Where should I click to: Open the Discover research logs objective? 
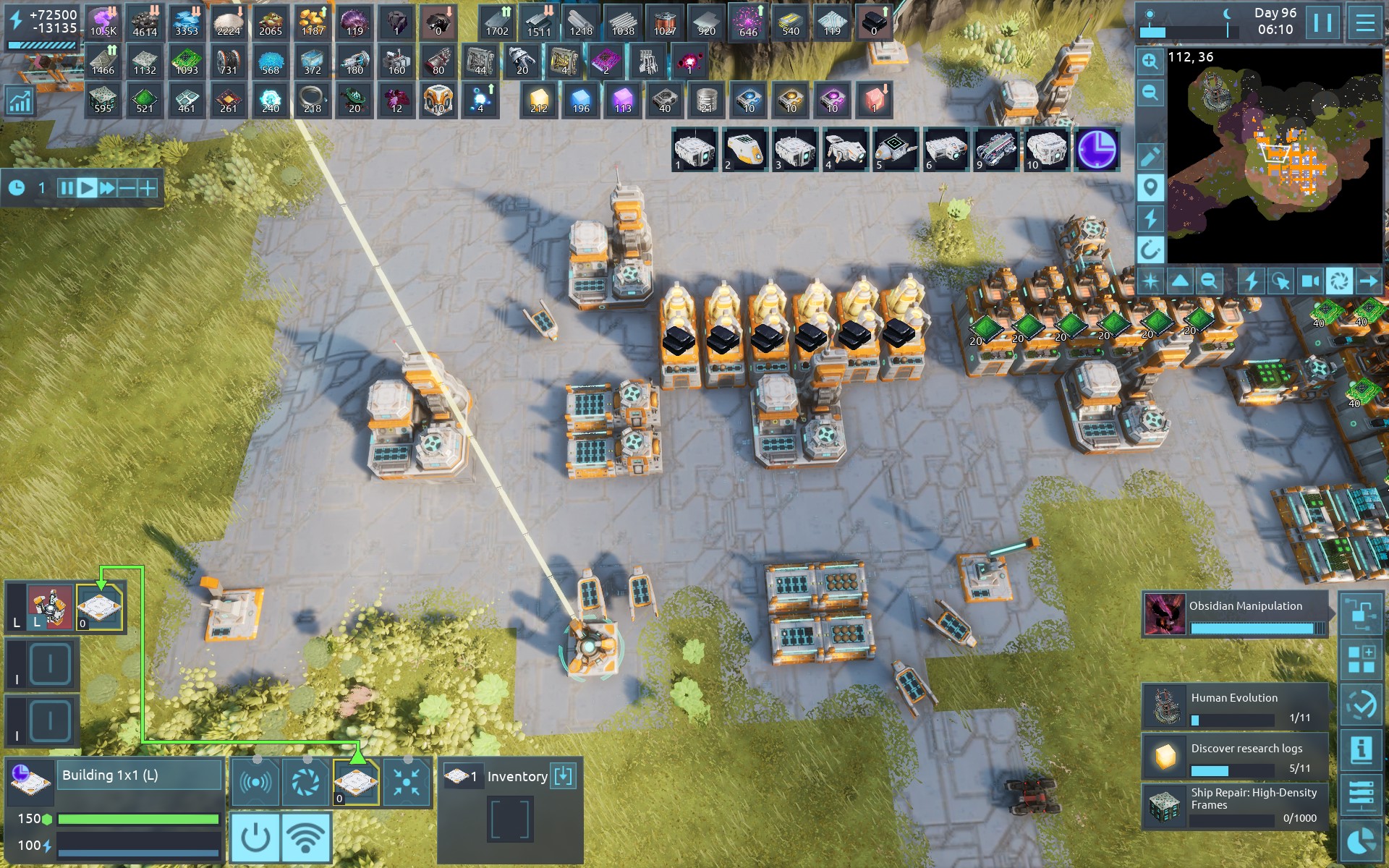click(x=1236, y=757)
